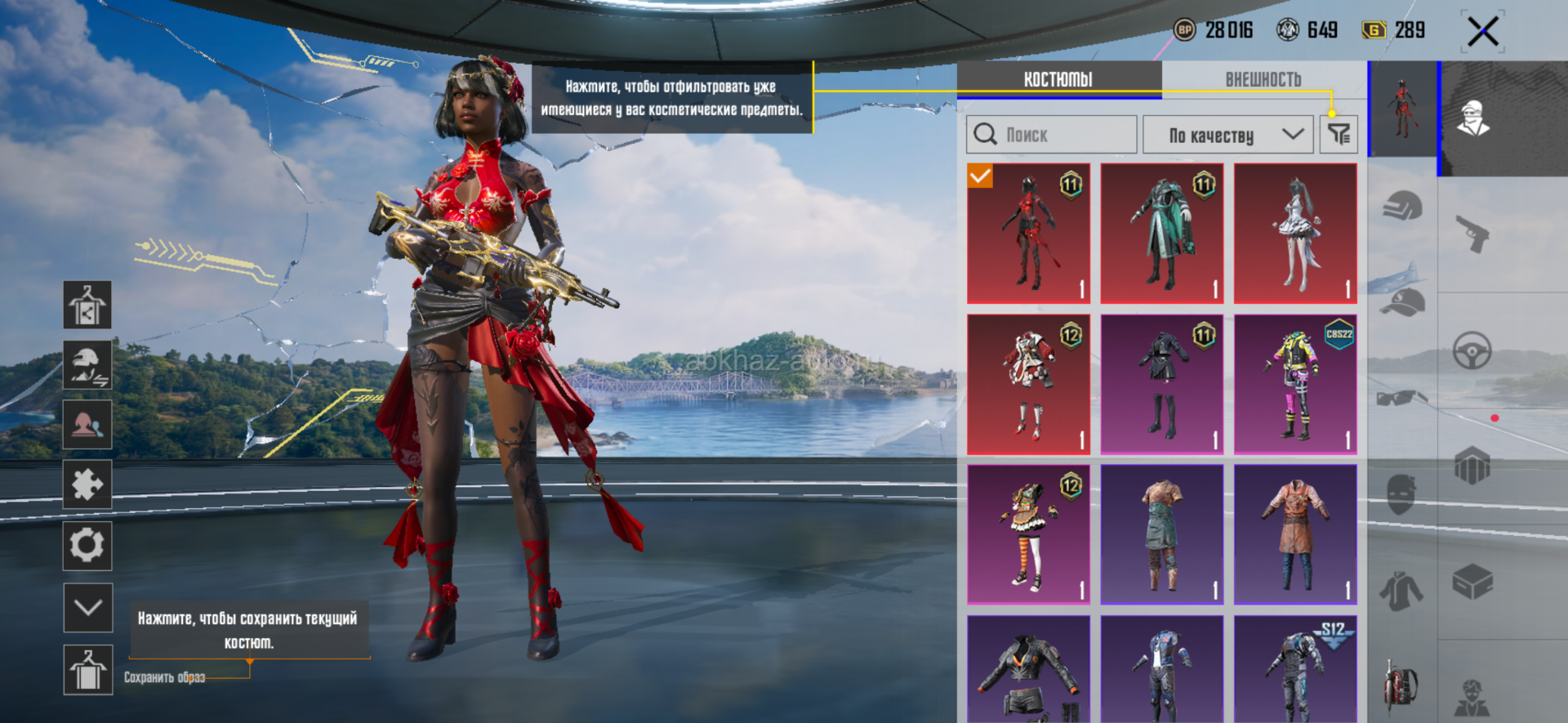Viewport: 1568px width, 723px height.
Task: Open the pistol weapon skins category
Action: click(1472, 234)
